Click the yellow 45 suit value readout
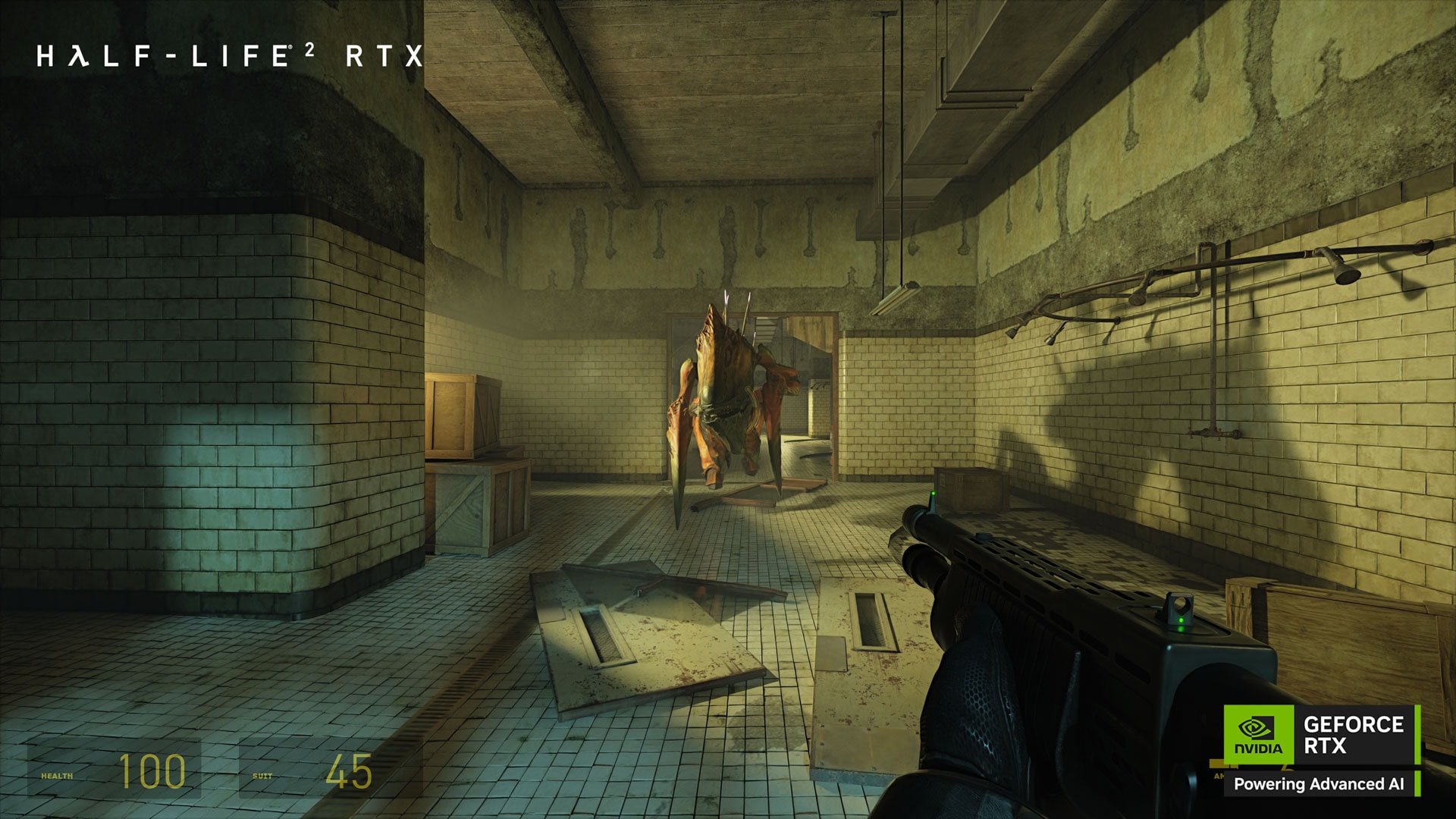The height and width of the screenshot is (819, 1456). coord(349,771)
